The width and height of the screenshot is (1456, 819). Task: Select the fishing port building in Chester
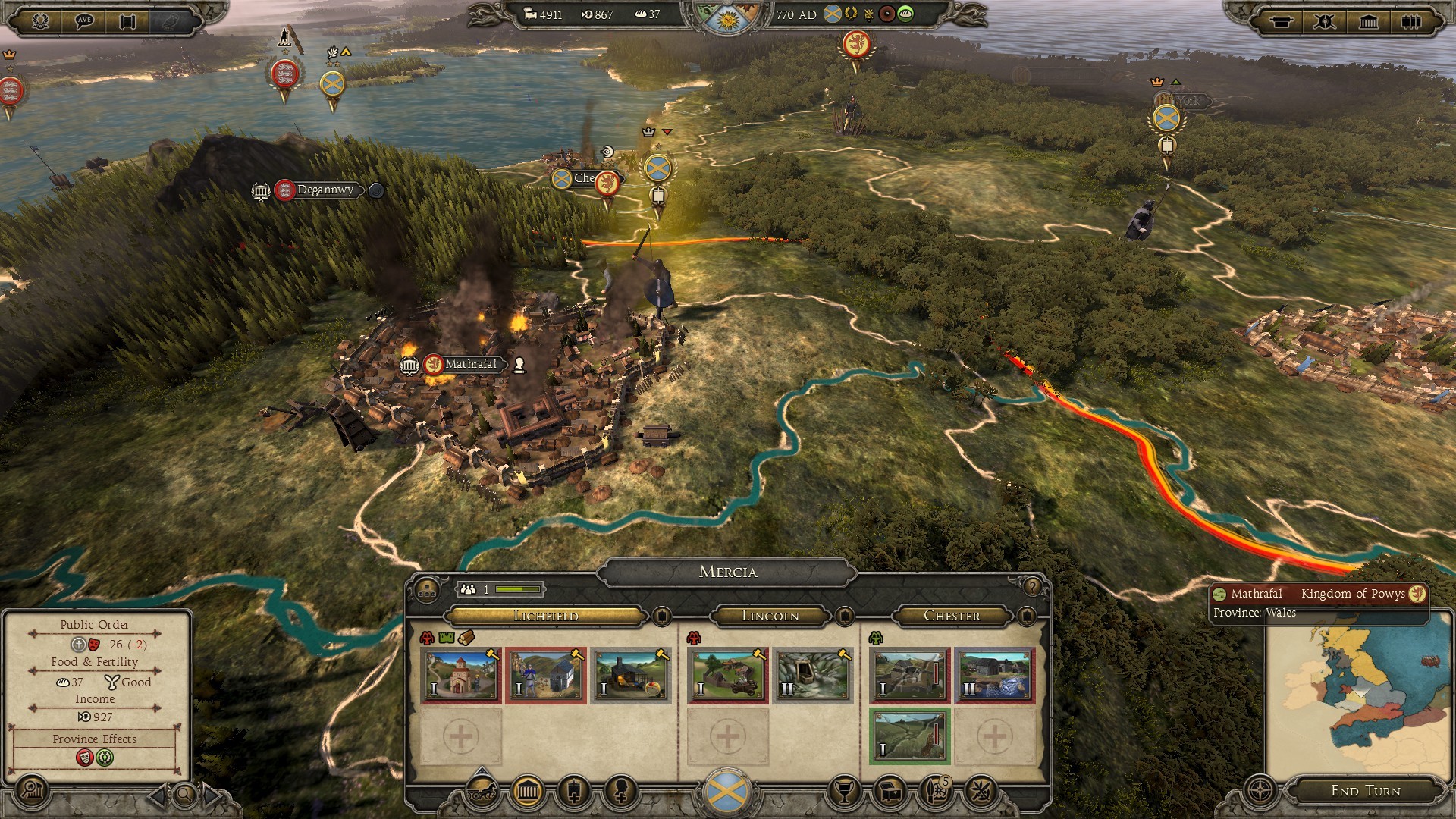tap(994, 675)
